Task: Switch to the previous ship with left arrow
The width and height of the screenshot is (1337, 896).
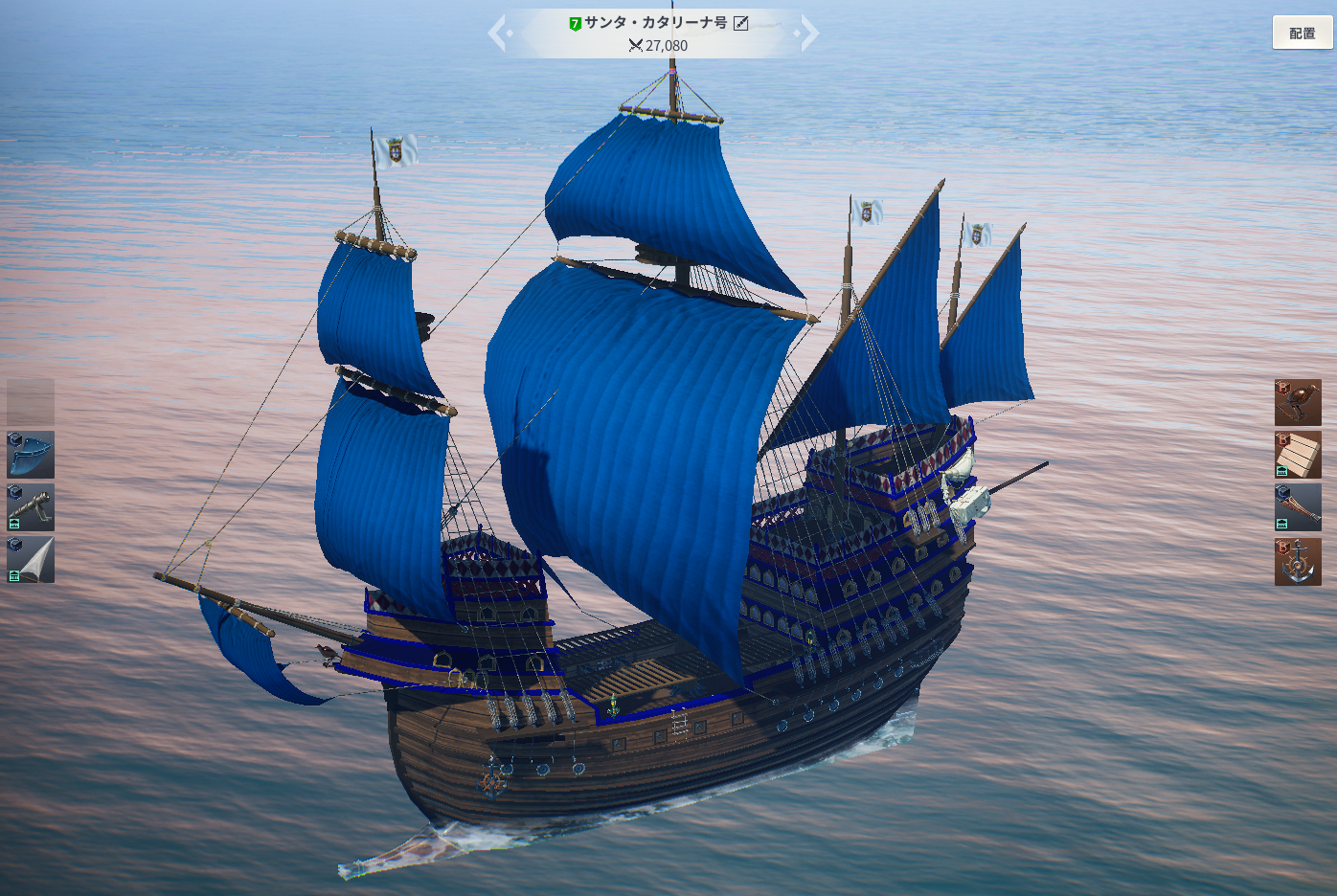Action: click(497, 34)
